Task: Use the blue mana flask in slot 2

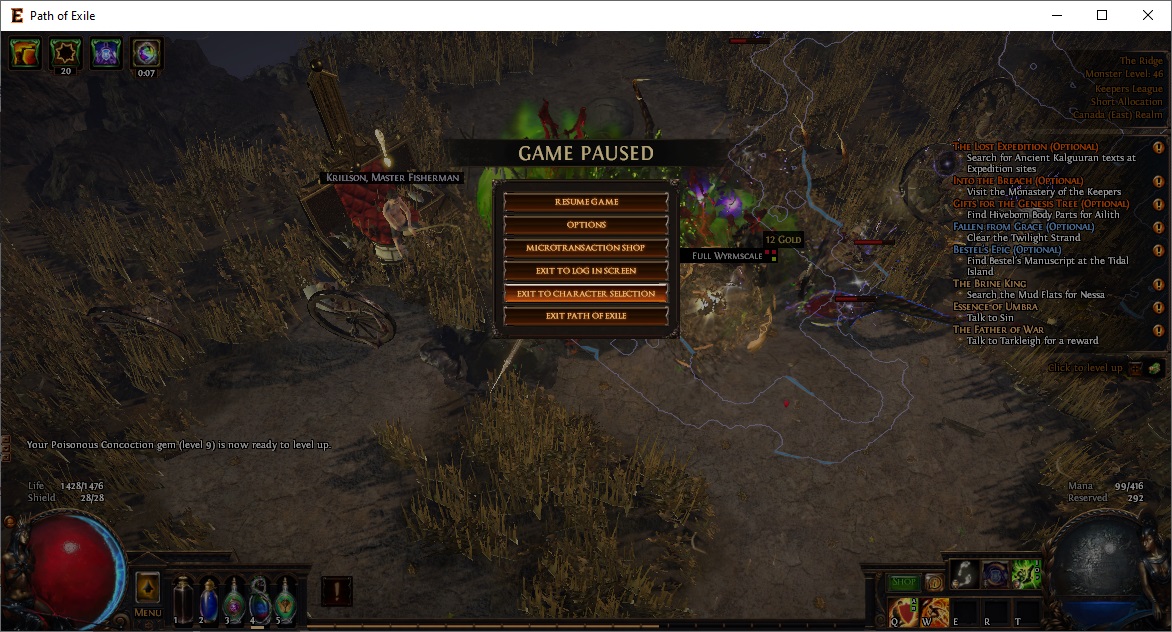Action: (208, 599)
